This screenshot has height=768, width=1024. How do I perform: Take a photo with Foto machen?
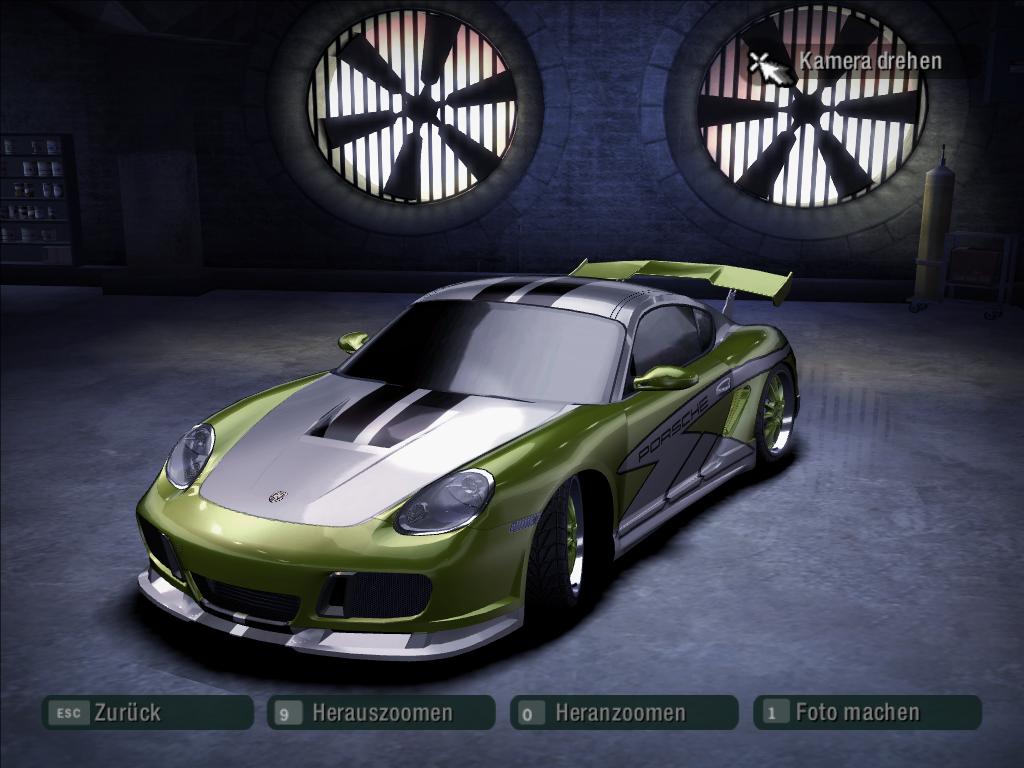coord(866,712)
